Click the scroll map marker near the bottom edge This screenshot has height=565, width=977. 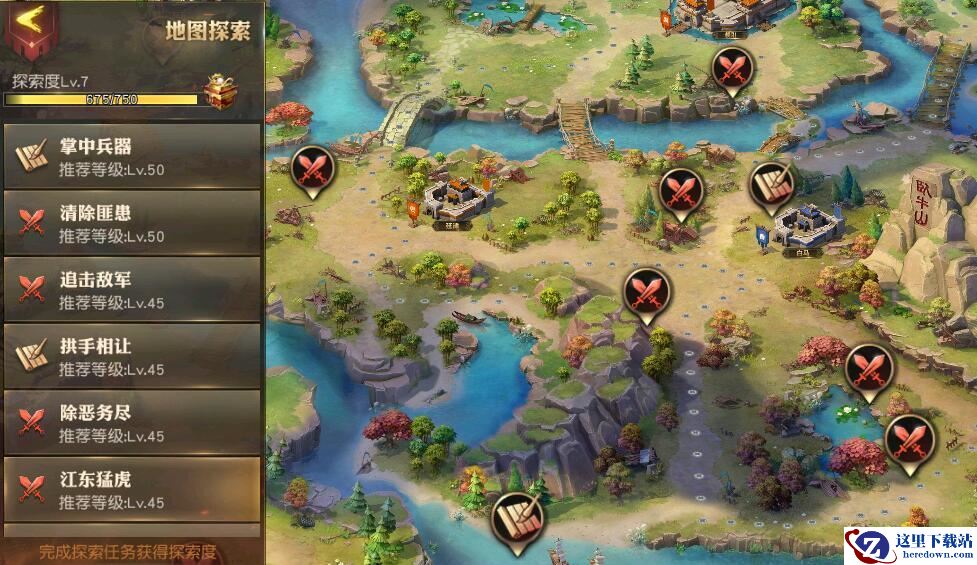(518, 516)
